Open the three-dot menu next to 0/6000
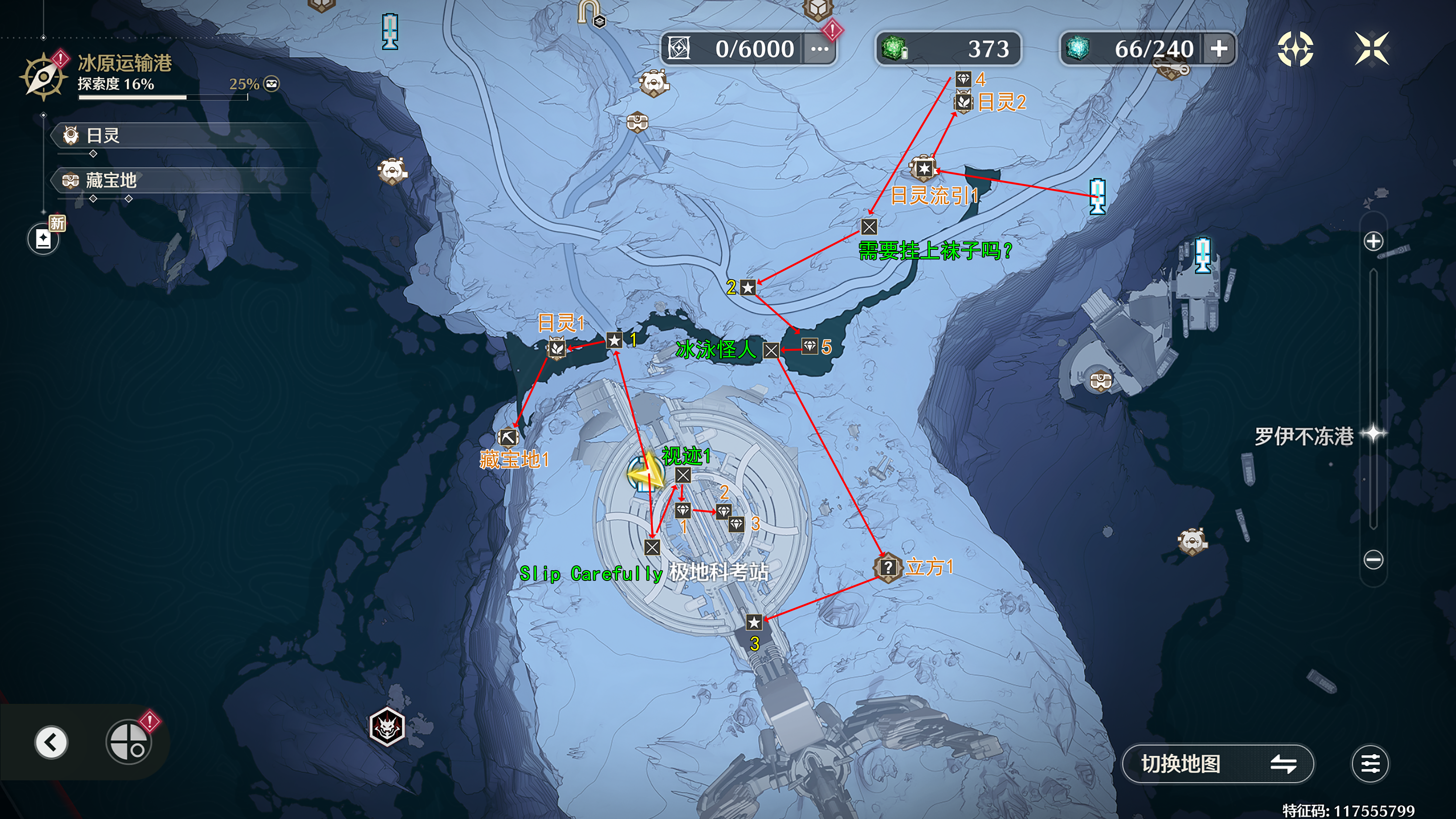 [x=819, y=49]
